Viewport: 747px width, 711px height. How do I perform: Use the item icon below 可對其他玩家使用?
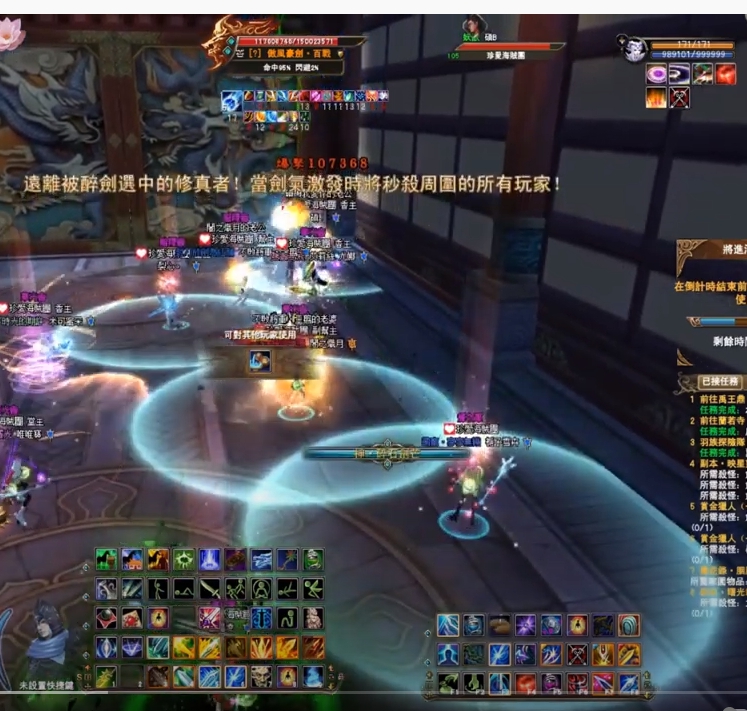pos(259,361)
